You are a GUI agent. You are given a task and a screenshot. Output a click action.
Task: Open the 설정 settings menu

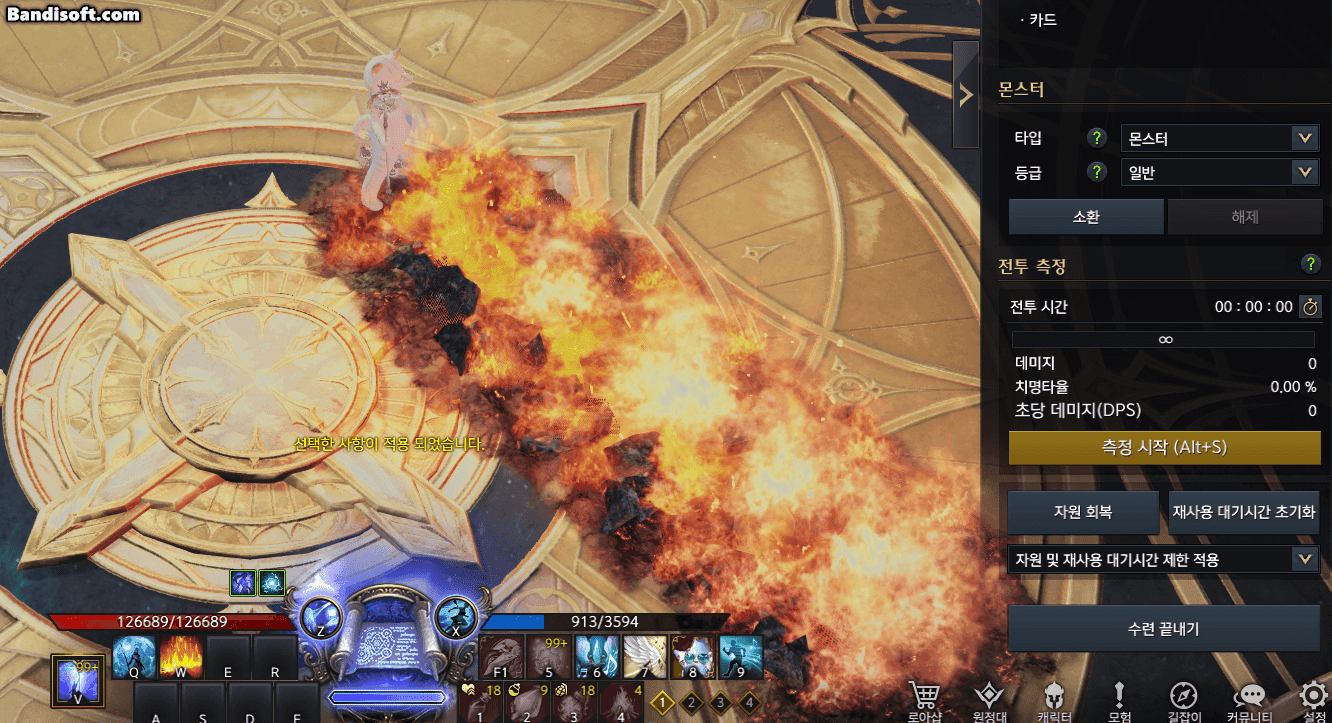tap(1313, 702)
